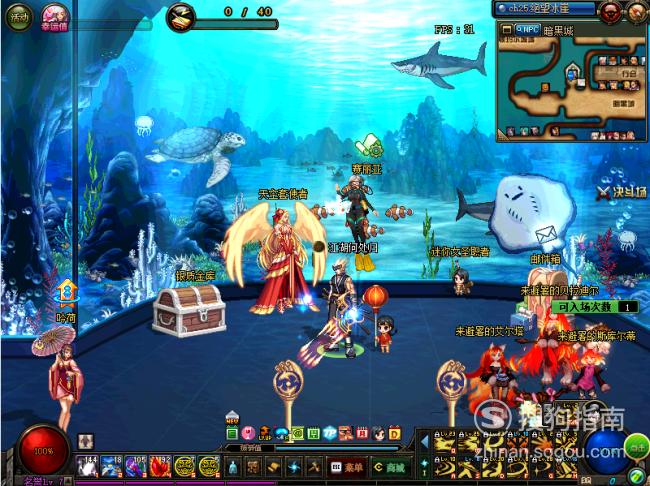Click the green NEW notification icon
This screenshot has width=650, height=486.
232,434
